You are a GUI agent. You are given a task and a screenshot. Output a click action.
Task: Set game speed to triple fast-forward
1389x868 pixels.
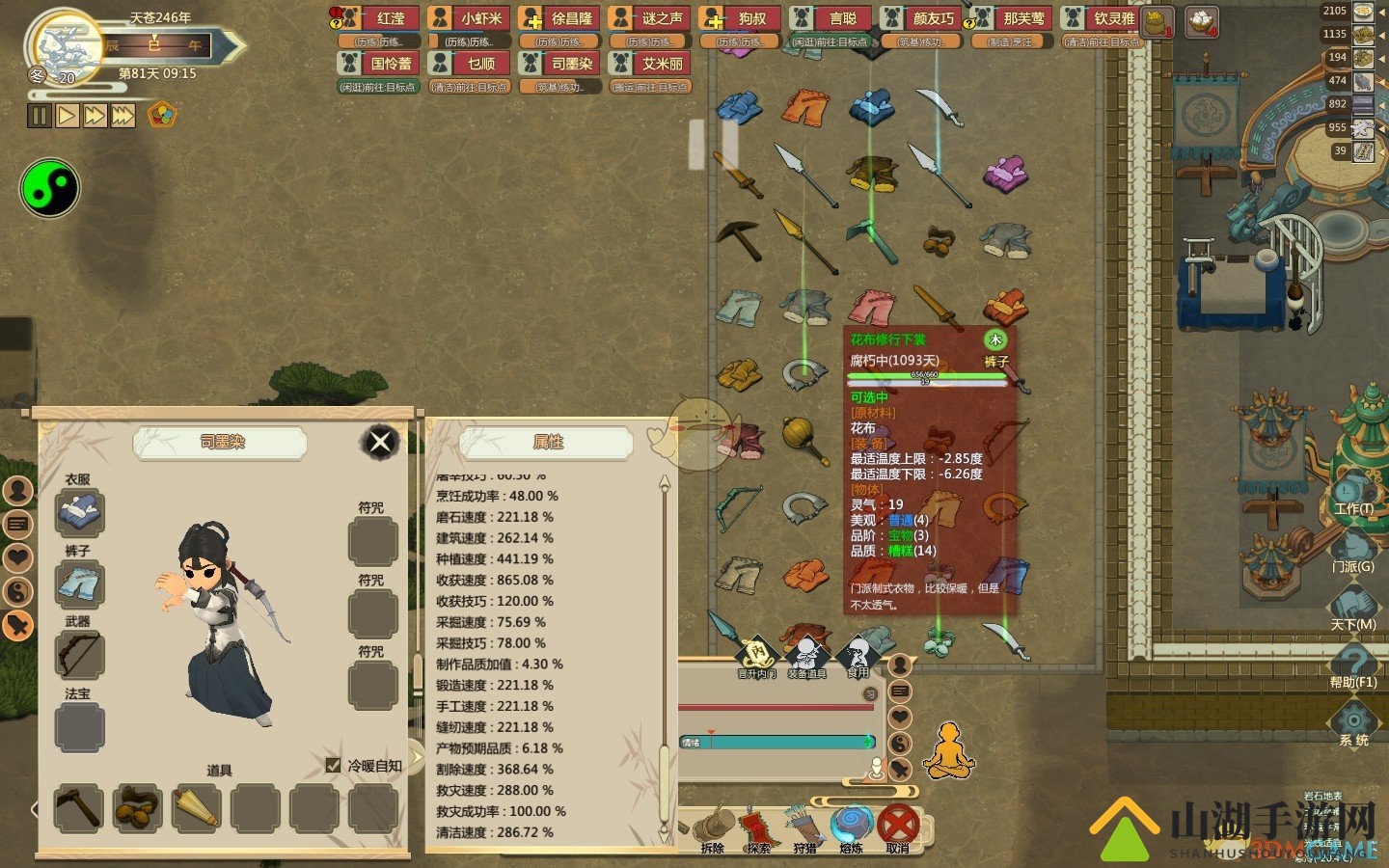point(123,116)
